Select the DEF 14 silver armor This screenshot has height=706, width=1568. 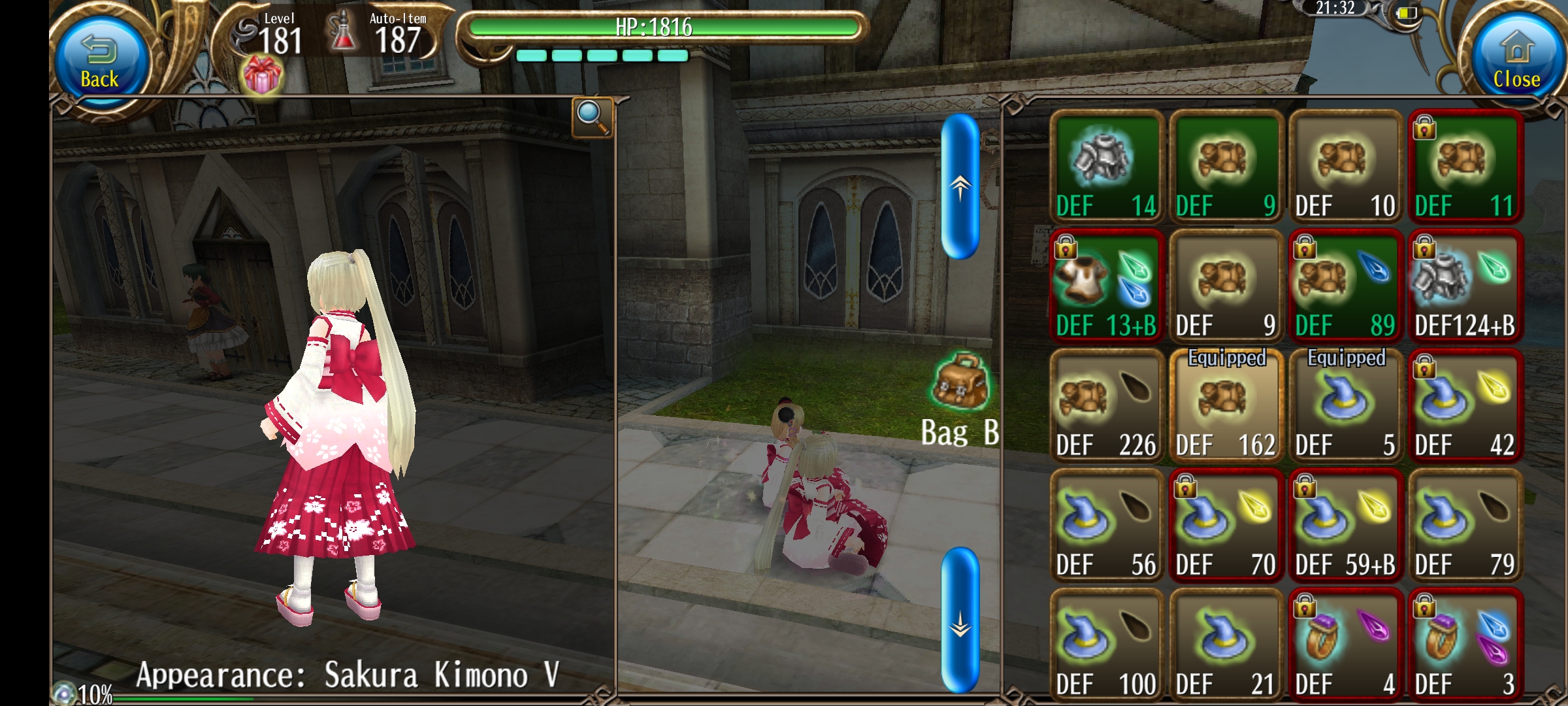[1106, 167]
